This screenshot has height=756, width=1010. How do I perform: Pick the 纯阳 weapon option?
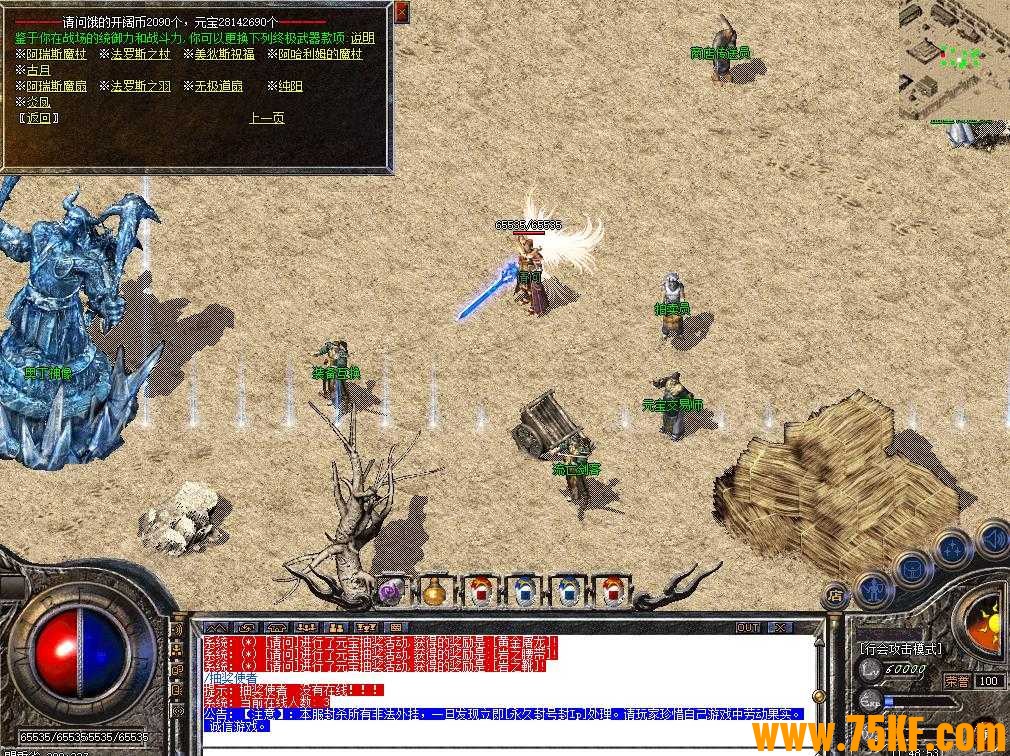click(x=290, y=86)
